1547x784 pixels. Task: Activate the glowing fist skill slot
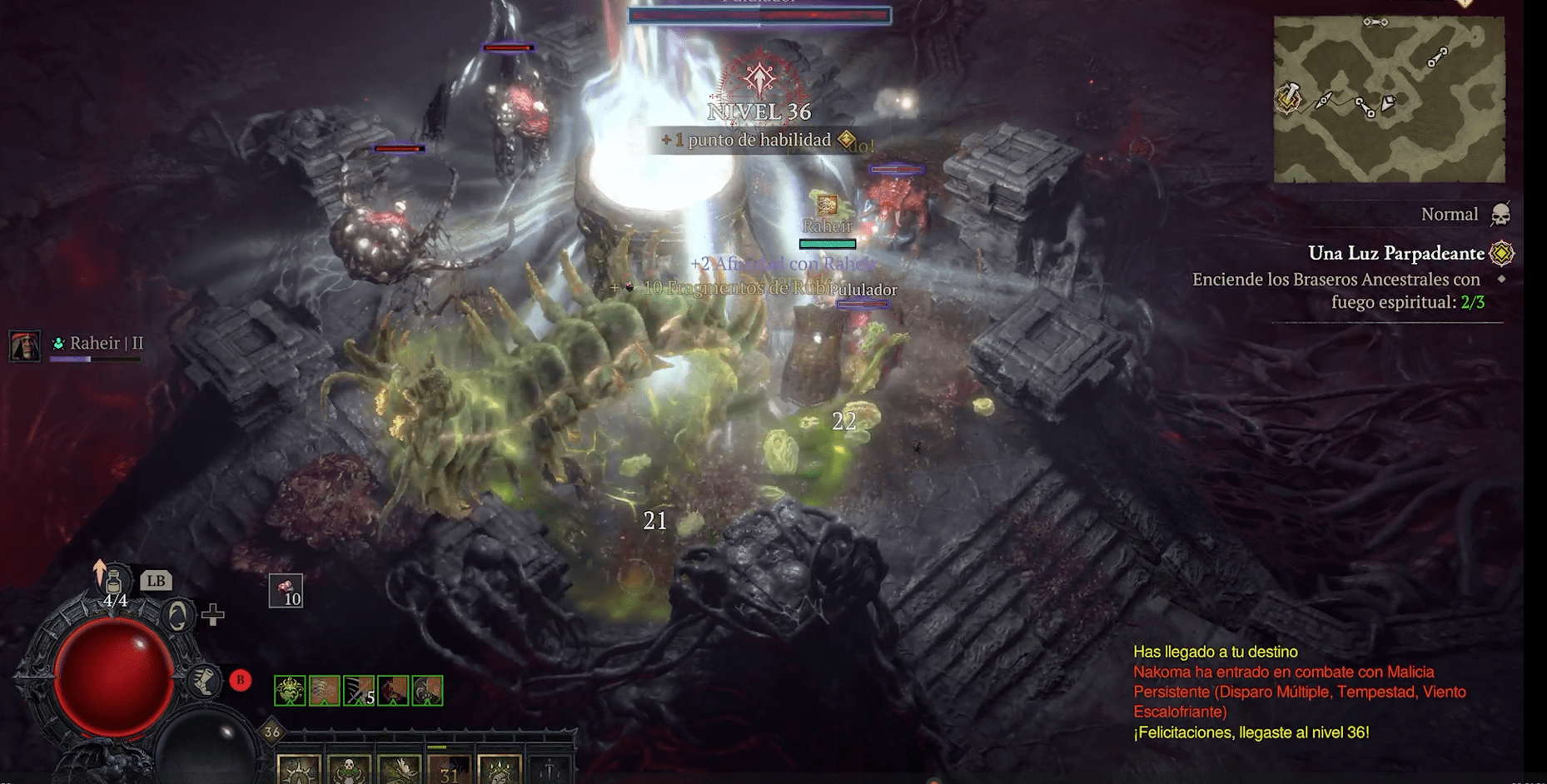[500, 770]
